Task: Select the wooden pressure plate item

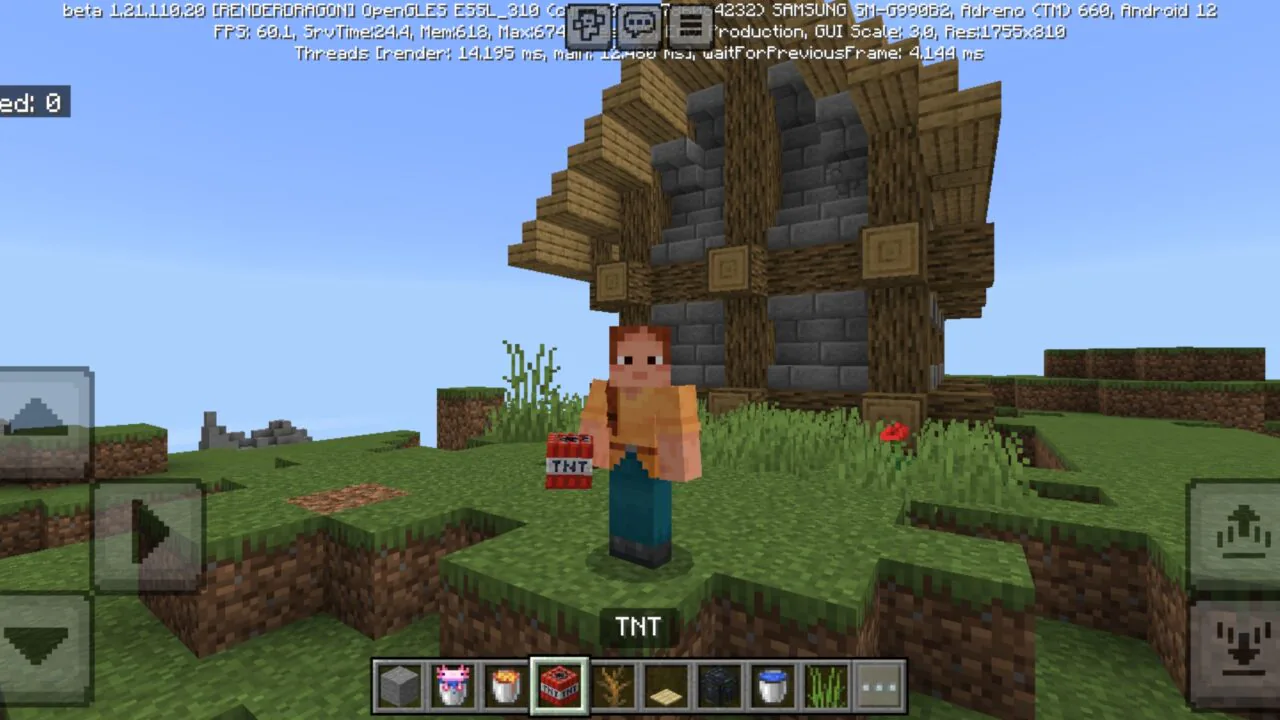Action: click(666, 685)
